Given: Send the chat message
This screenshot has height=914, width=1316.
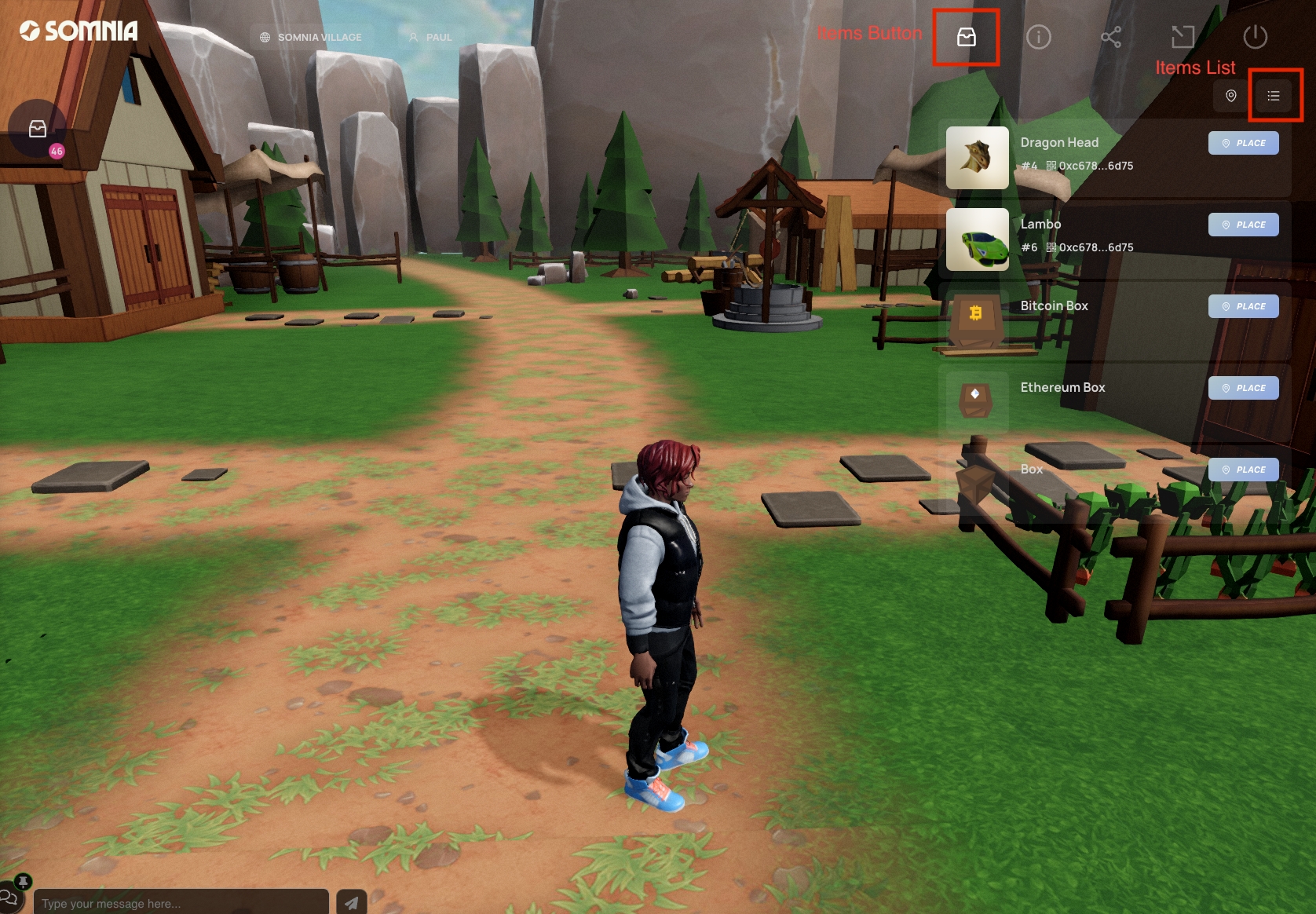Looking at the screenshot, I should pyautogui.click(x=351, y=903).
